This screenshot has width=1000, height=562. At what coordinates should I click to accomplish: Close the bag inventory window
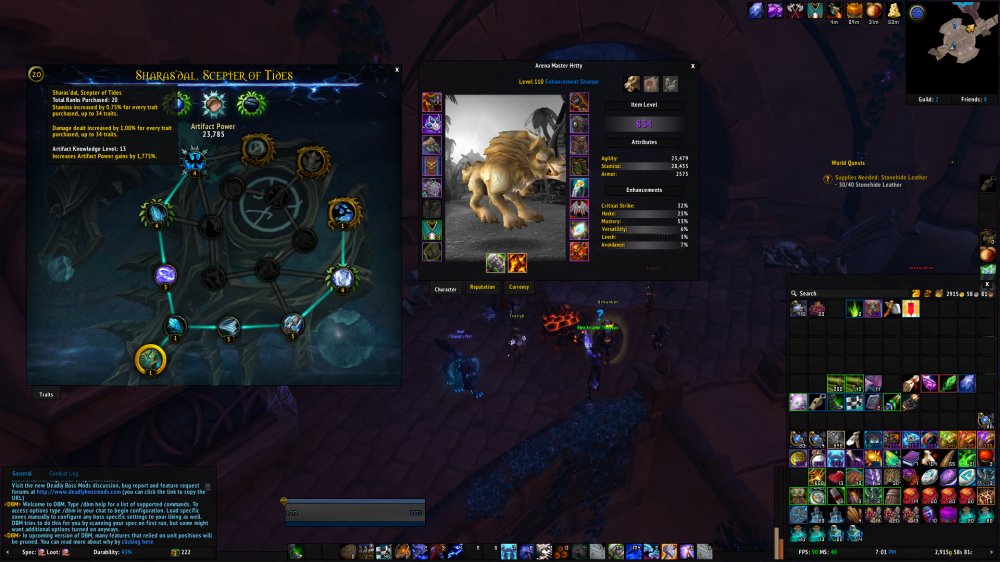tap(987, 283)
